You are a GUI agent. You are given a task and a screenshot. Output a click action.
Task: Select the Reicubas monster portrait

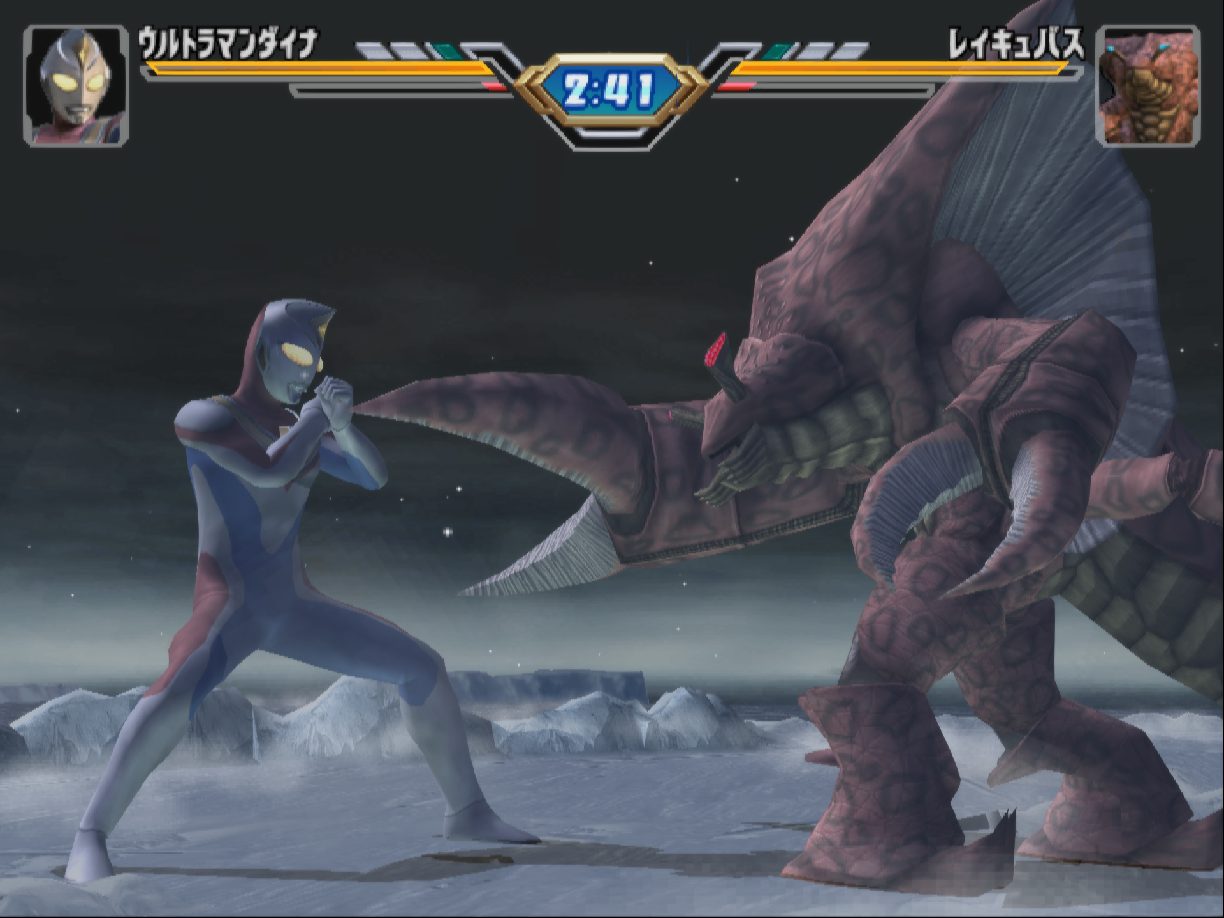click(1147, 86)
